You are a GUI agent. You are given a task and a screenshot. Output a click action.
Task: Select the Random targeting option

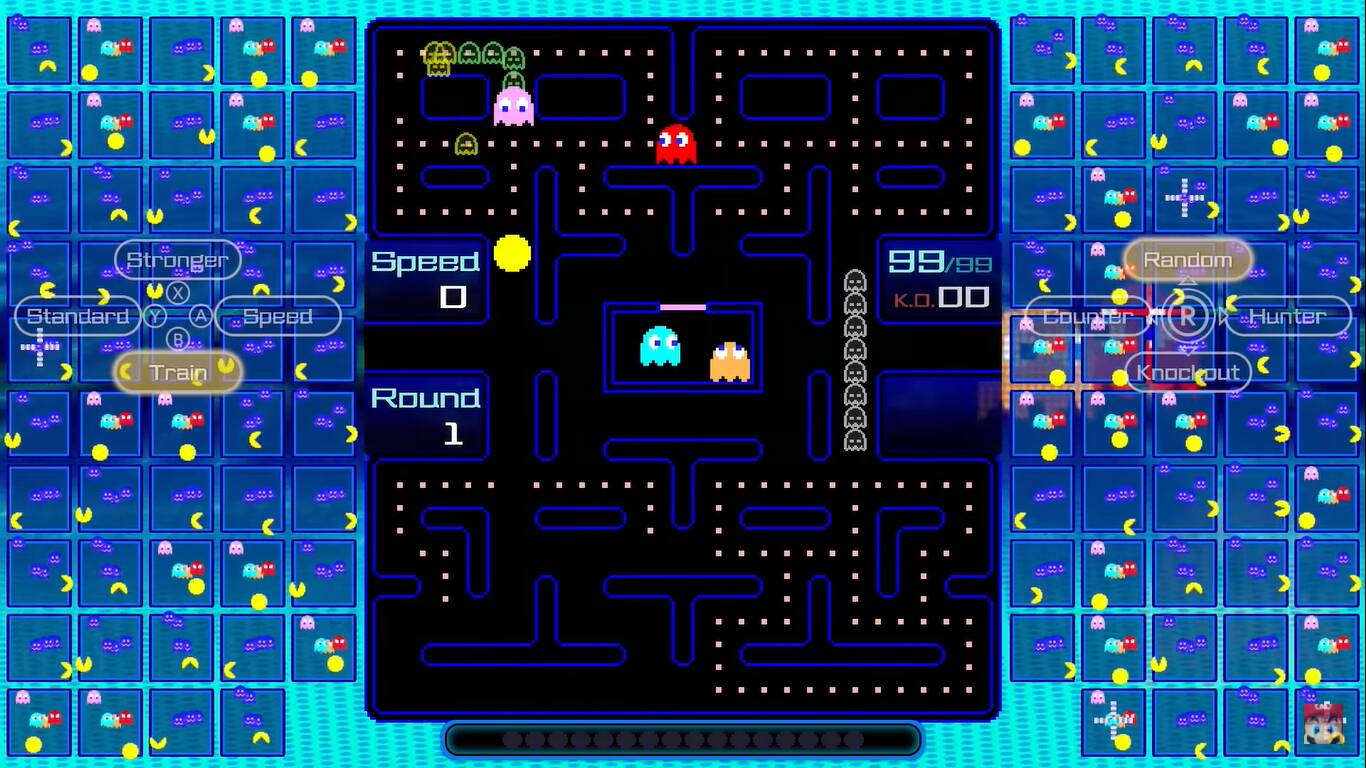click(1189, 259)
